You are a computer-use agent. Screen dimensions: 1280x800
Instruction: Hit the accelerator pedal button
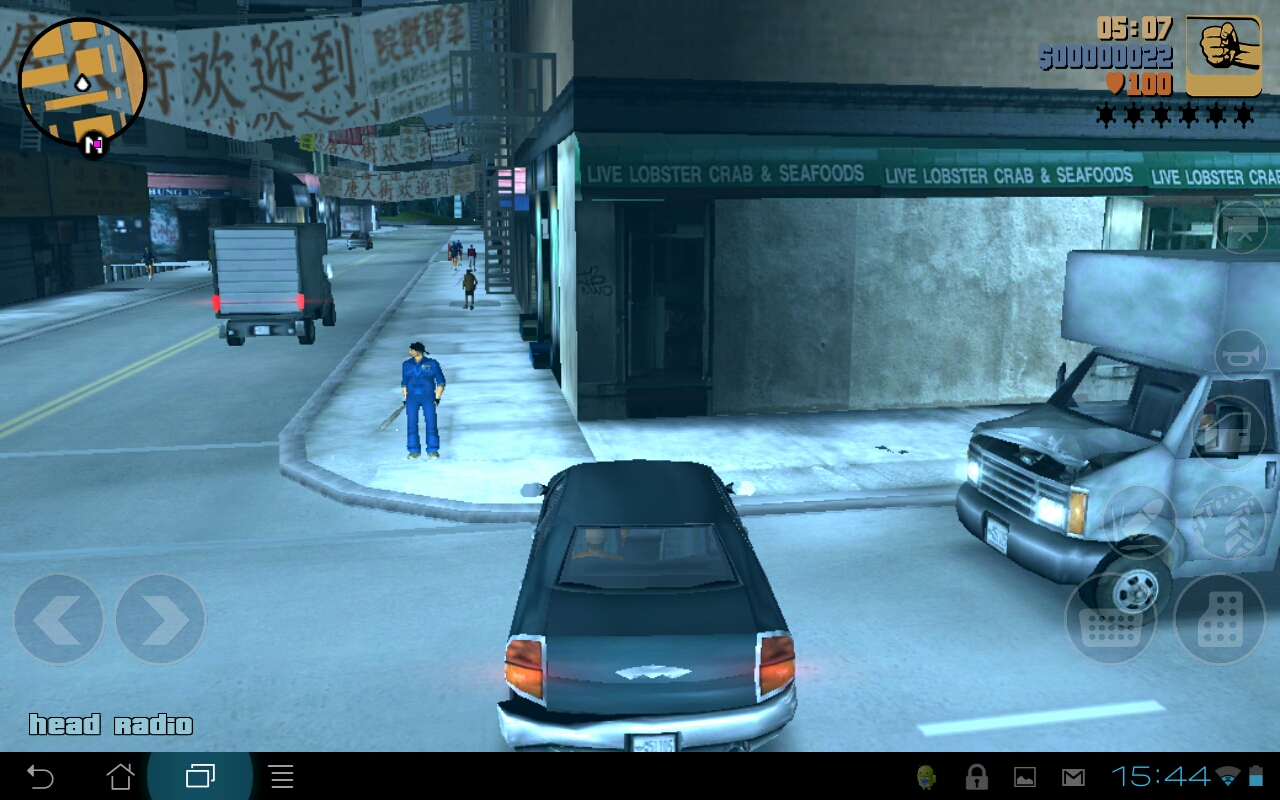[1219, 619]
